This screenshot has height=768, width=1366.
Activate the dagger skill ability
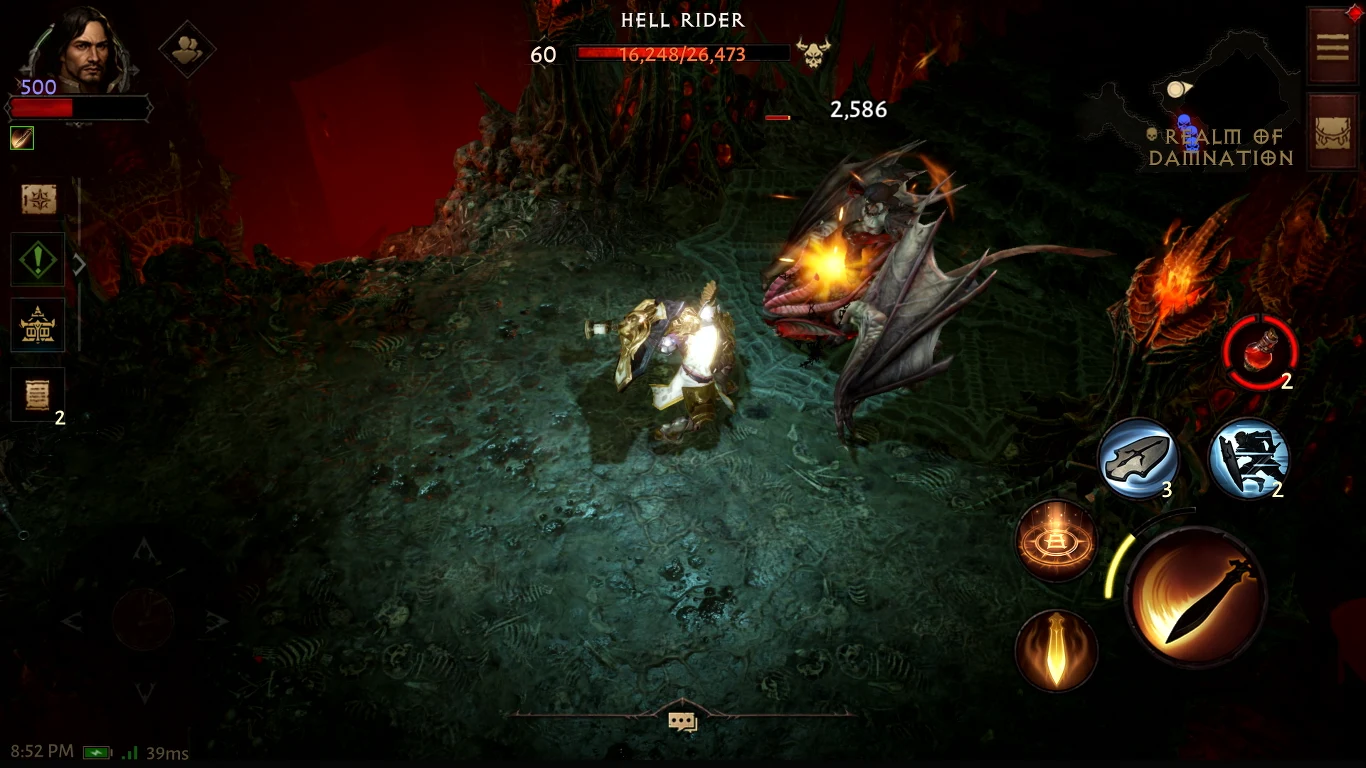pyautogui.click(x=1057, y=651)
